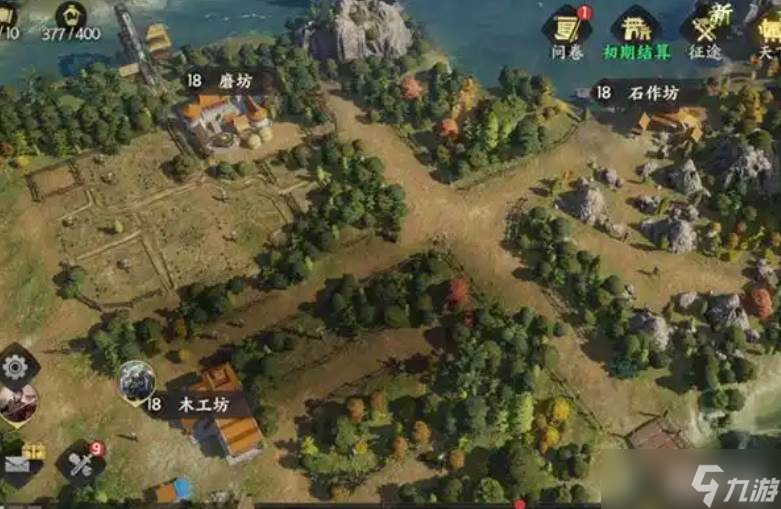The width and height of the screenshot is (781, 509).
Task: Open the 征途 journey menu
Action: click(x=705, y=30)
